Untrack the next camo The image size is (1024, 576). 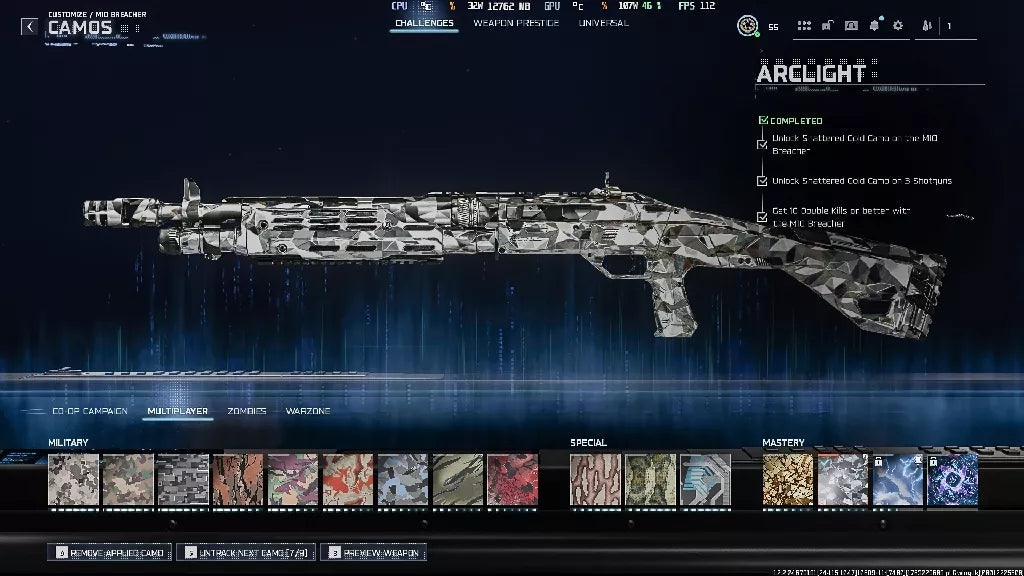(x=246, y=552)
